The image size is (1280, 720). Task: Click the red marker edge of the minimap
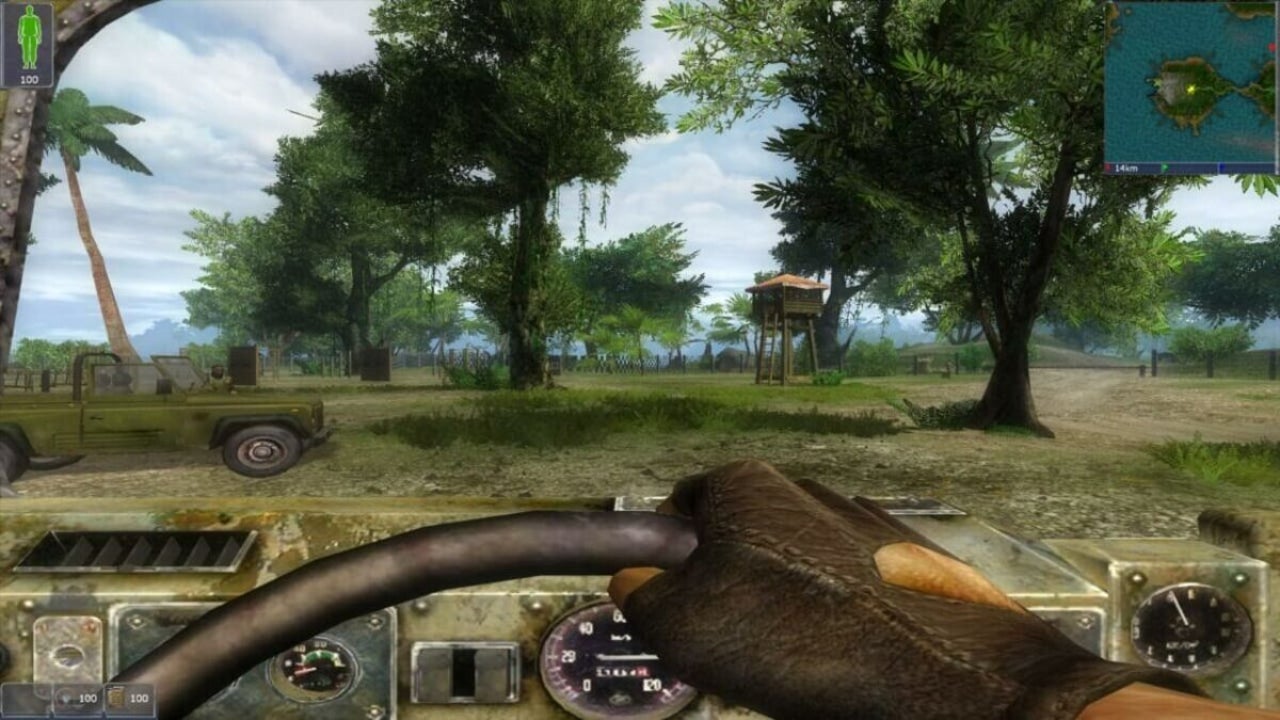tap(1272, 46)
